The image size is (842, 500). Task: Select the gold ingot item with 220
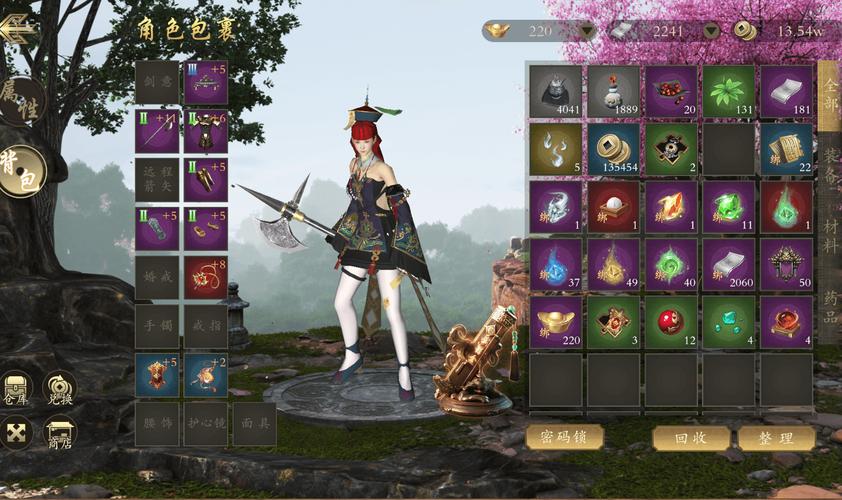[555, 321]
